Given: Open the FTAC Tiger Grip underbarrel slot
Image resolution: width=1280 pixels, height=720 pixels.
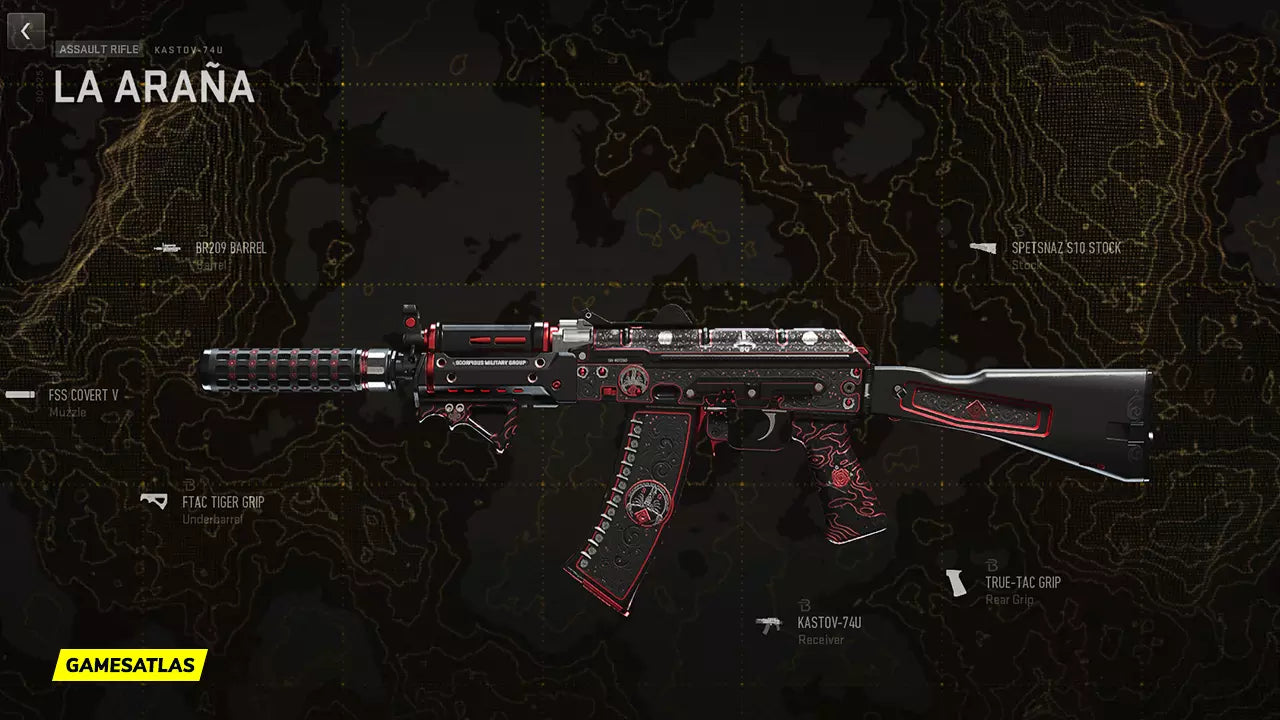Looking at the screenshot, I should coord(222,502).
